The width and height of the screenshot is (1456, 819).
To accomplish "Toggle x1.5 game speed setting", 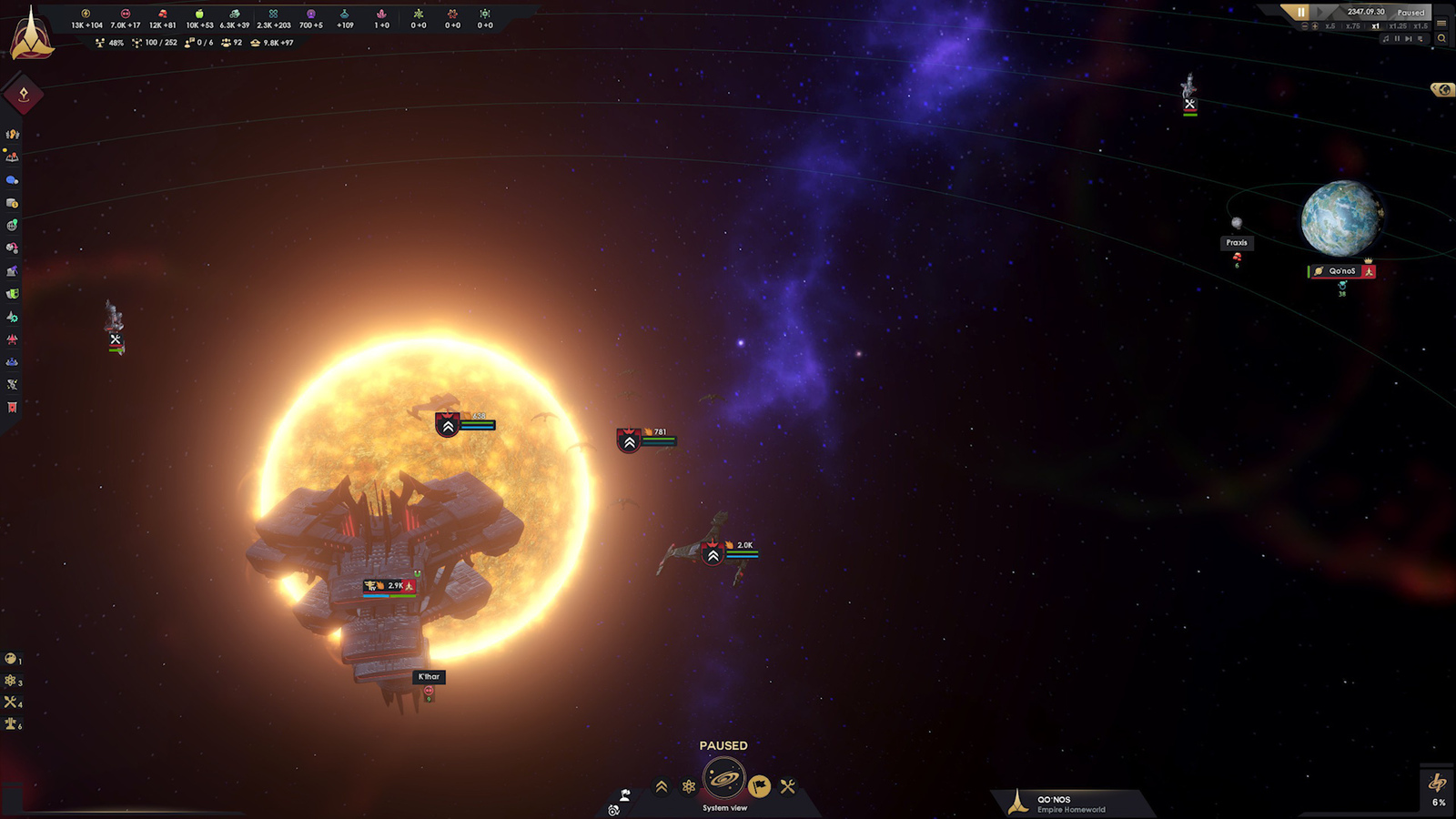I will click(1421, 26).
